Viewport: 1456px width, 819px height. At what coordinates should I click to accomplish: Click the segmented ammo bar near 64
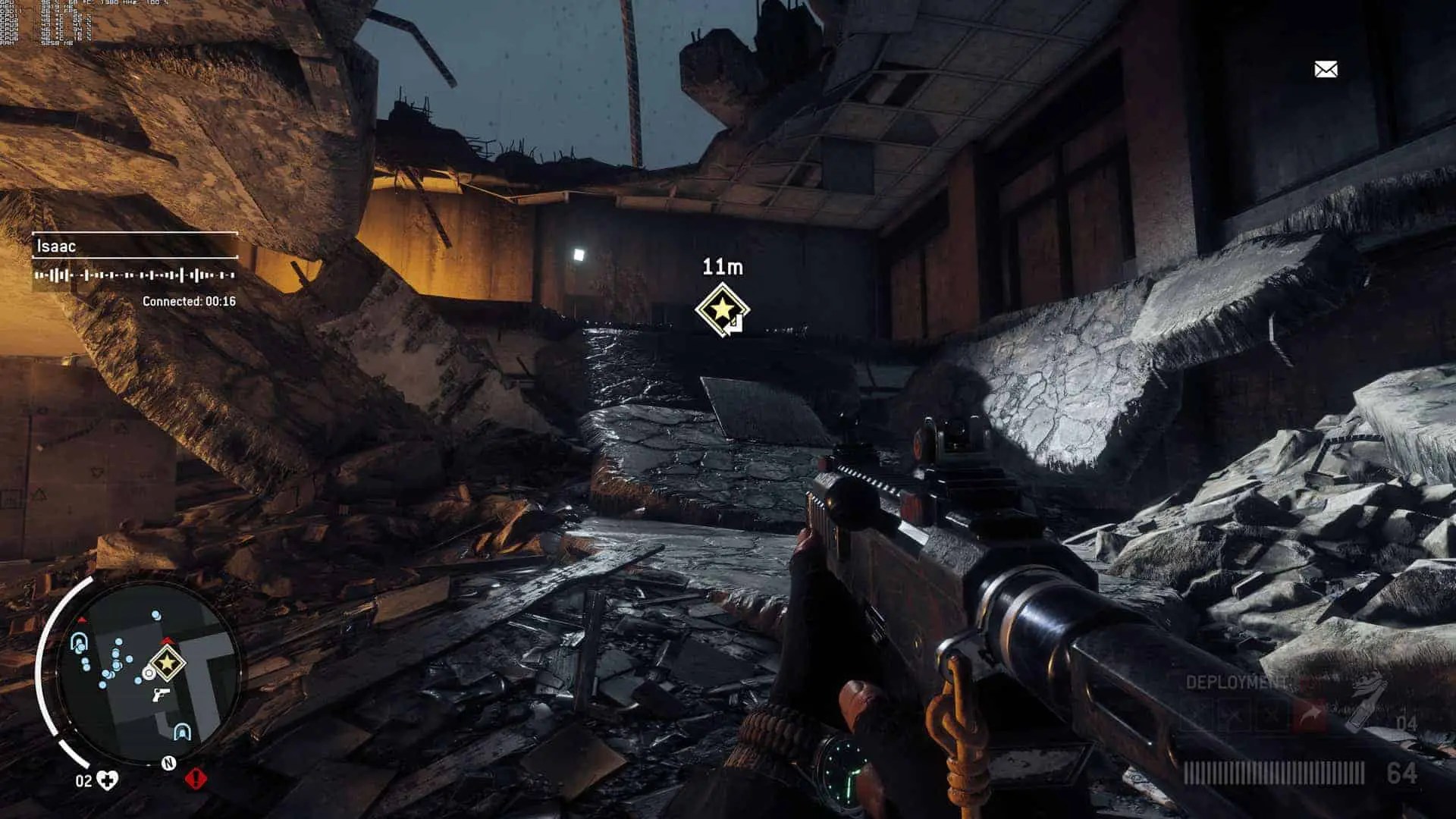1266,773
